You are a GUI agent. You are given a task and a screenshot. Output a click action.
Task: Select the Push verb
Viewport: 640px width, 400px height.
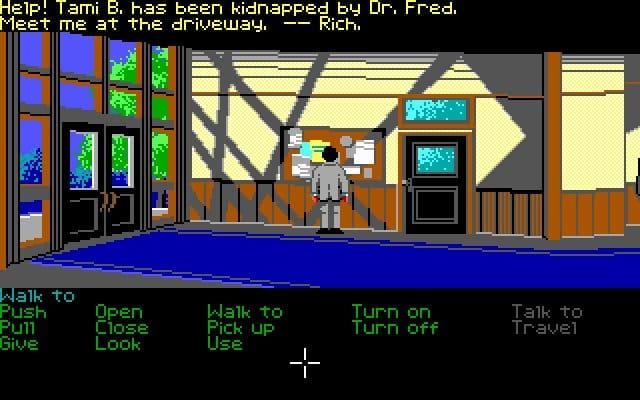(x=23, y=312)
